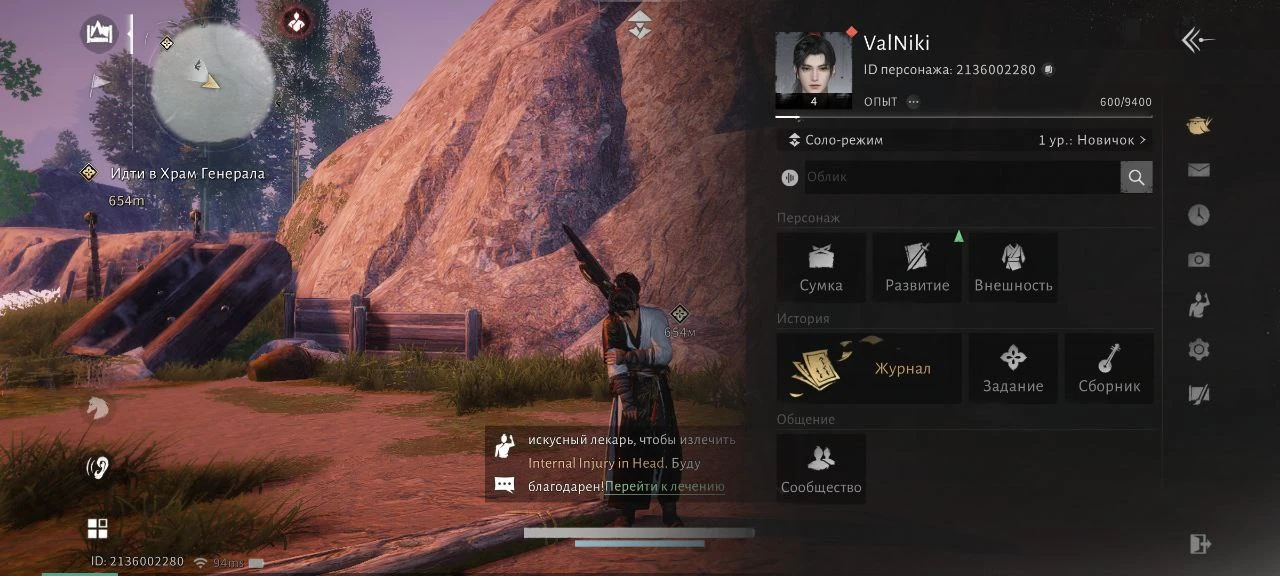Close the side panel with back arrow
1280x576 pixels.
tap(1197, 40)
